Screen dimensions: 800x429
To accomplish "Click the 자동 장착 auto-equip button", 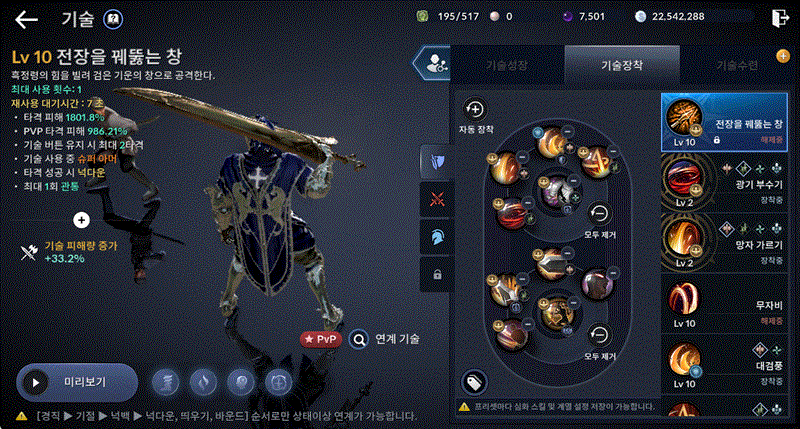I will 475,114.
